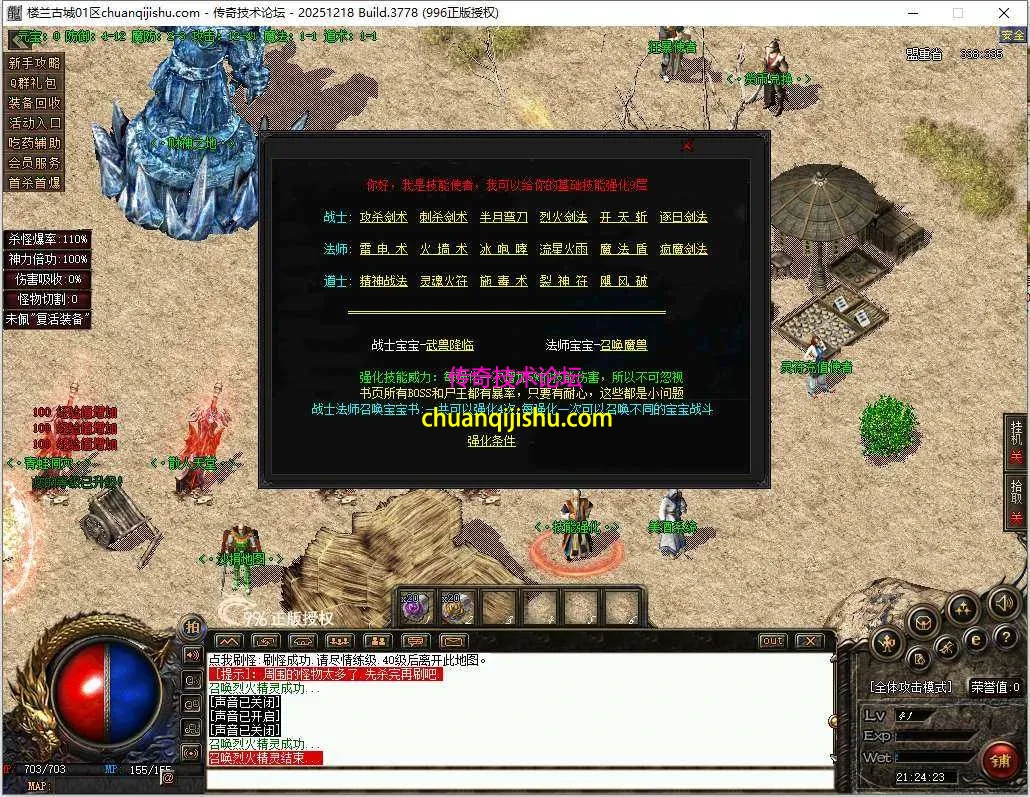Click the chat text input field
1030x797 pixels.
click(x=520, y=778)
